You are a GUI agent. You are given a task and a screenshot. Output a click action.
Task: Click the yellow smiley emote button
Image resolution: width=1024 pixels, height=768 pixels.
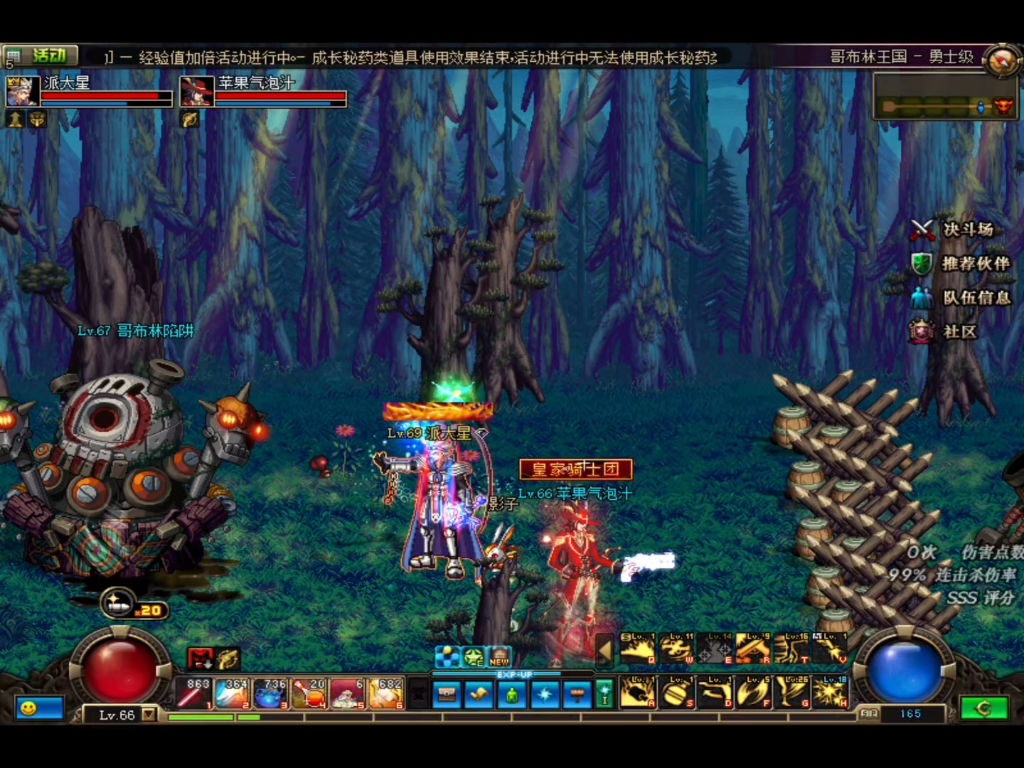(x=28, y=708)
